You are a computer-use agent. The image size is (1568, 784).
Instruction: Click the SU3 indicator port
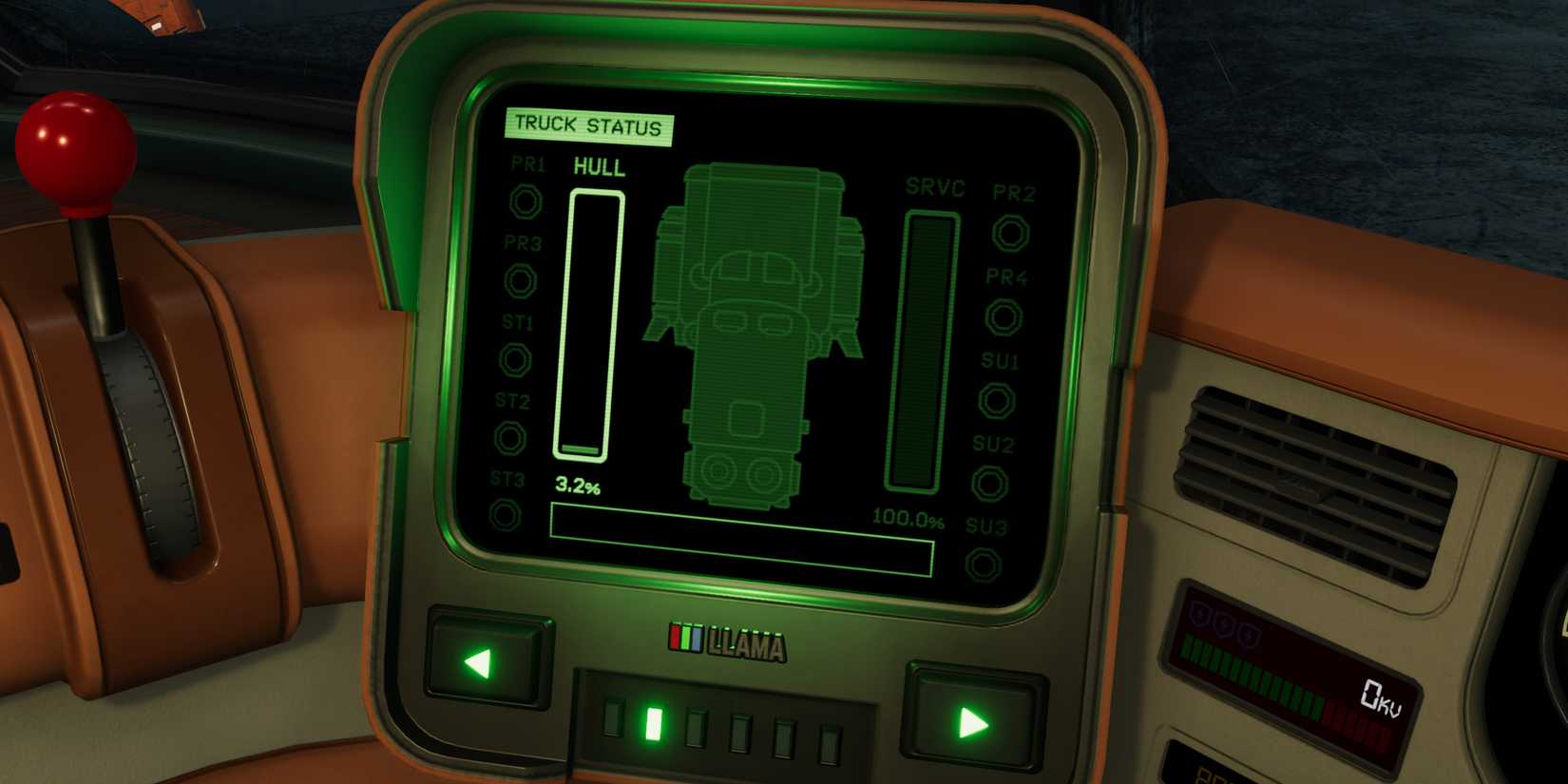pyautogui.click(x=984, y=563)
